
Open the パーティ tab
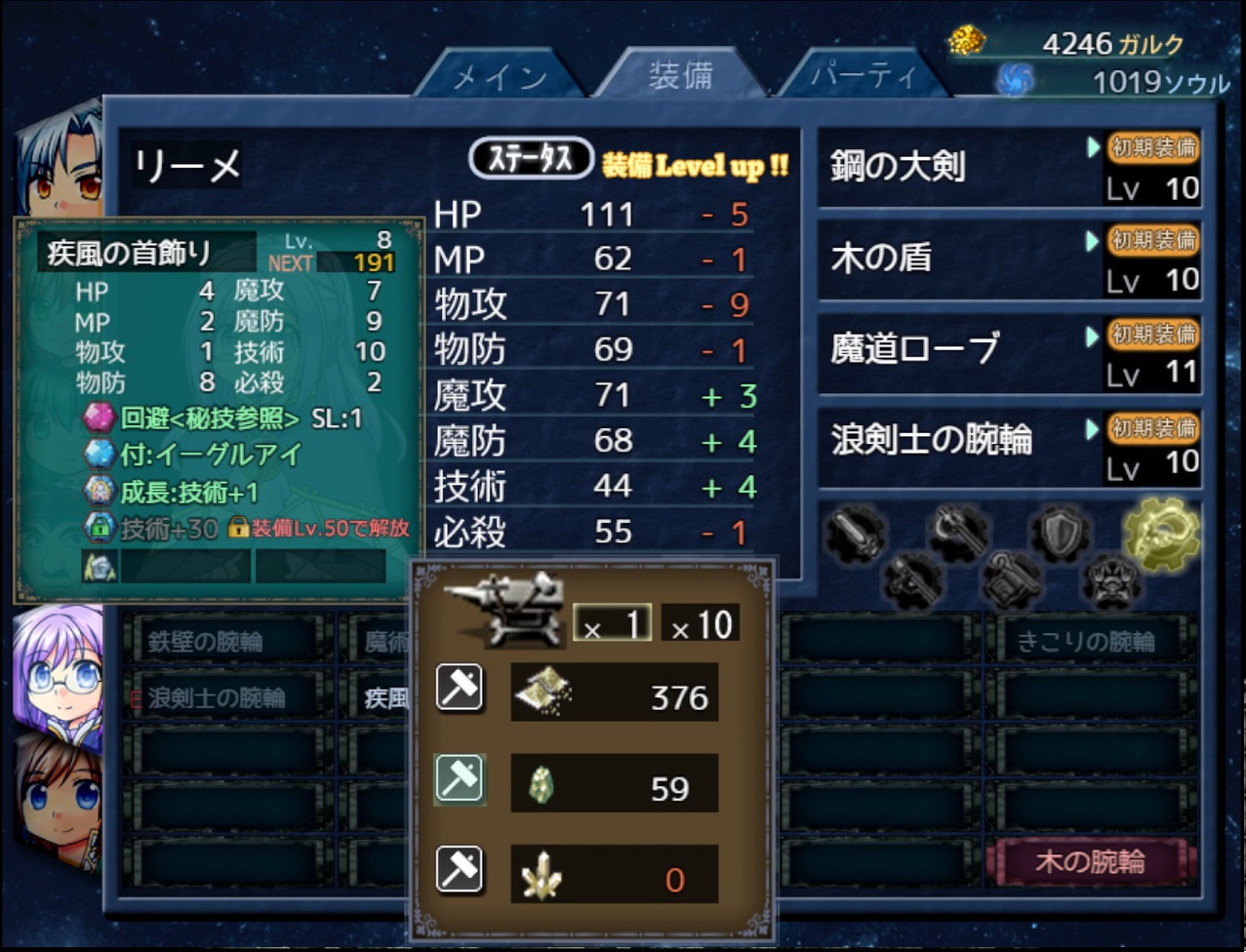tap(864, 76)
